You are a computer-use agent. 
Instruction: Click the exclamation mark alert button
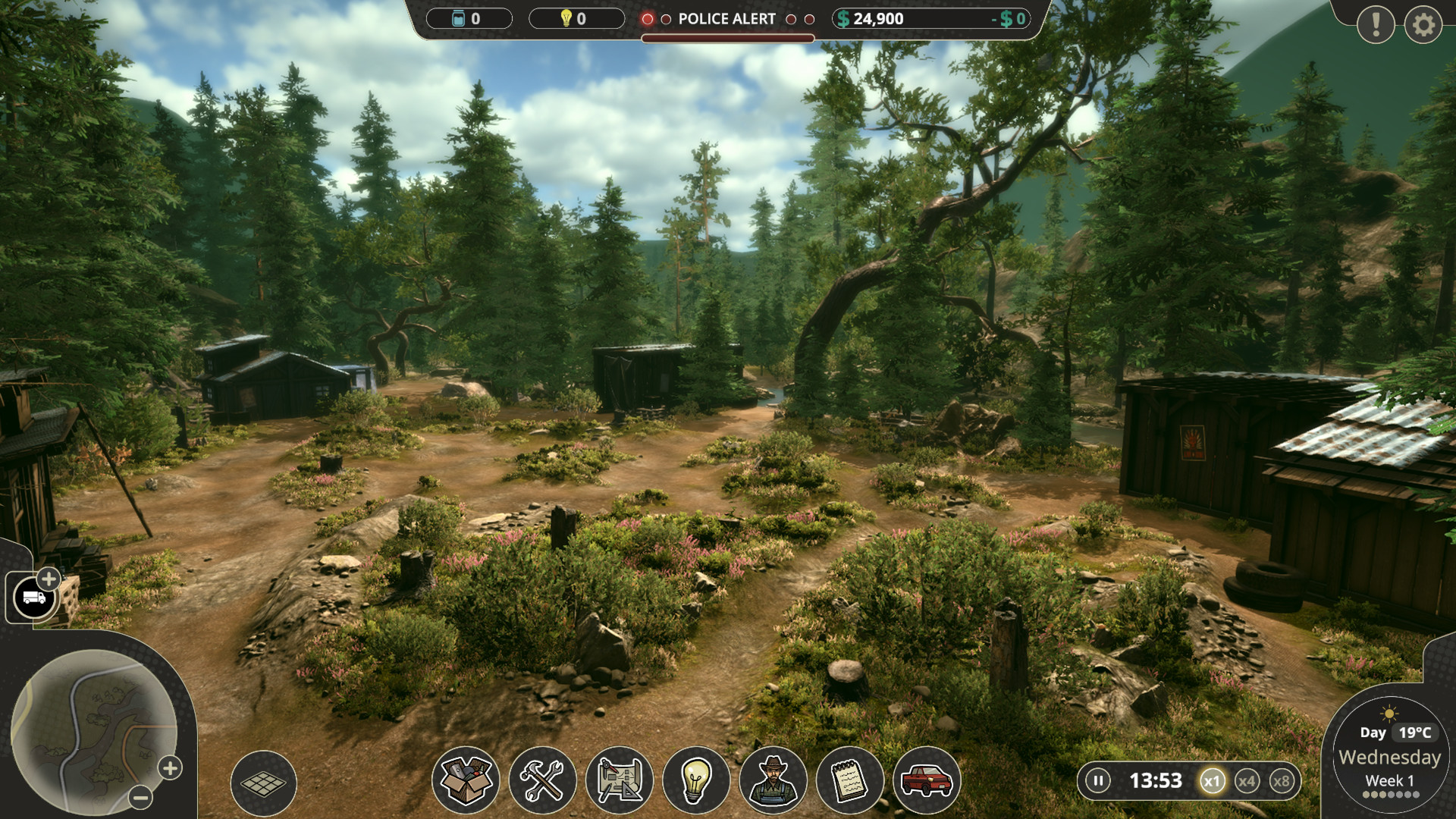click(x=1376, y=25)
